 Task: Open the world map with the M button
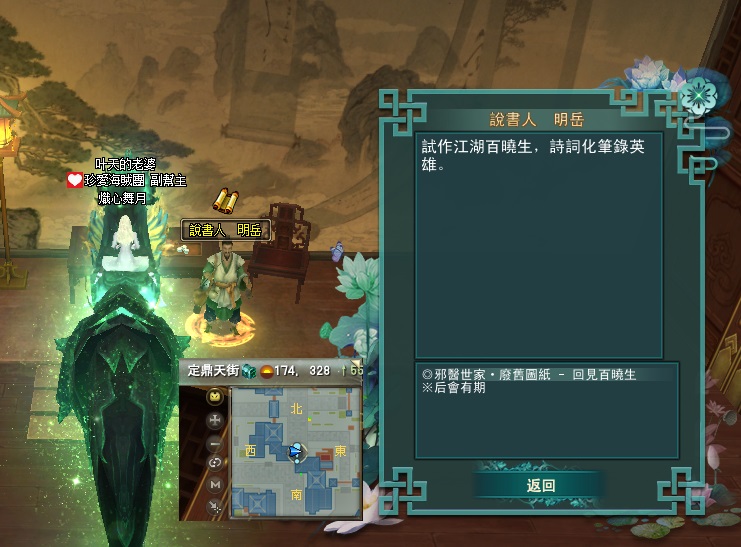(x=215, y=485)
